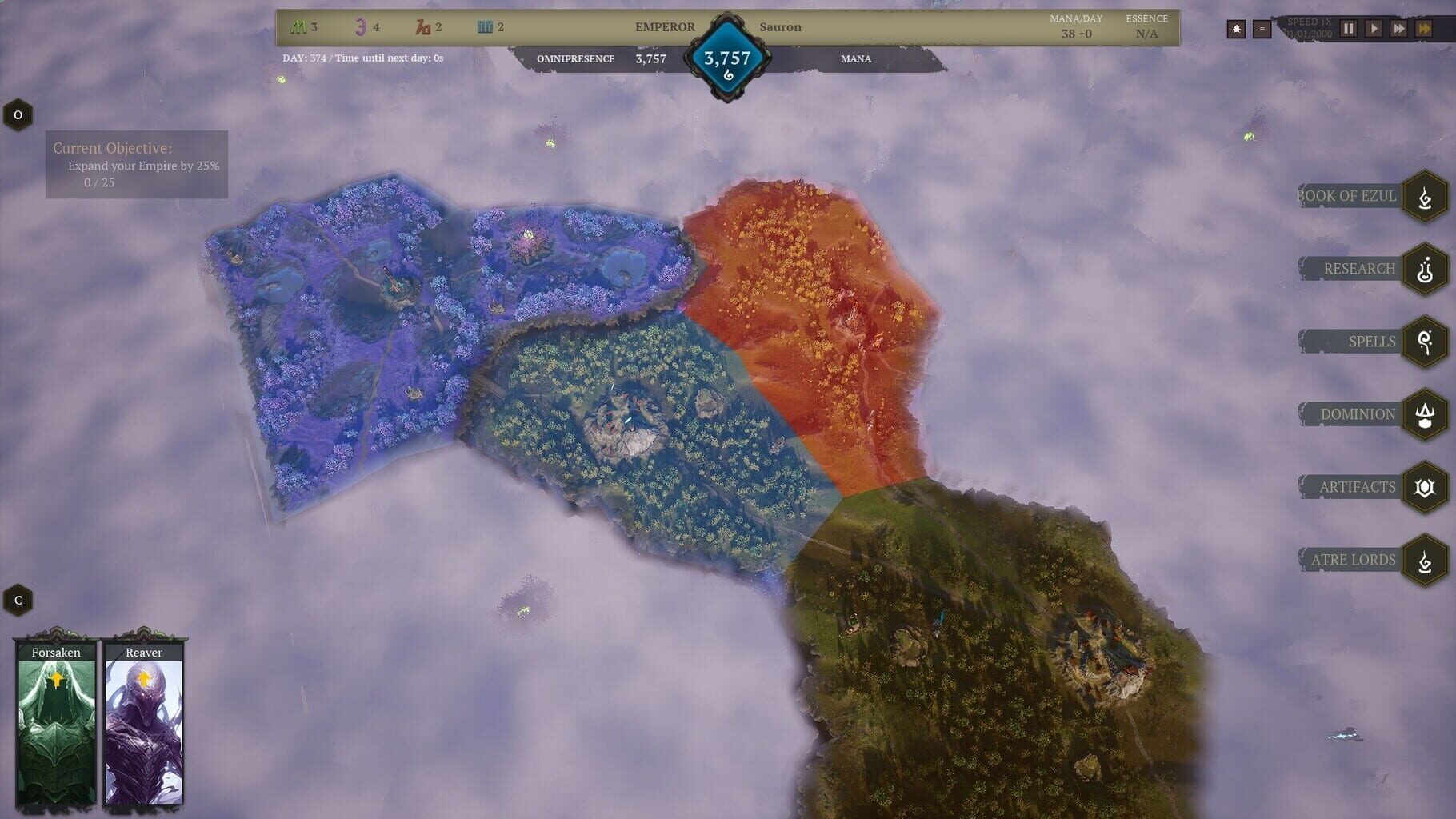Click Sauron's name in the top bar
The width and height of the screenshot is (1456, 819).
click(x=780, y=26)
